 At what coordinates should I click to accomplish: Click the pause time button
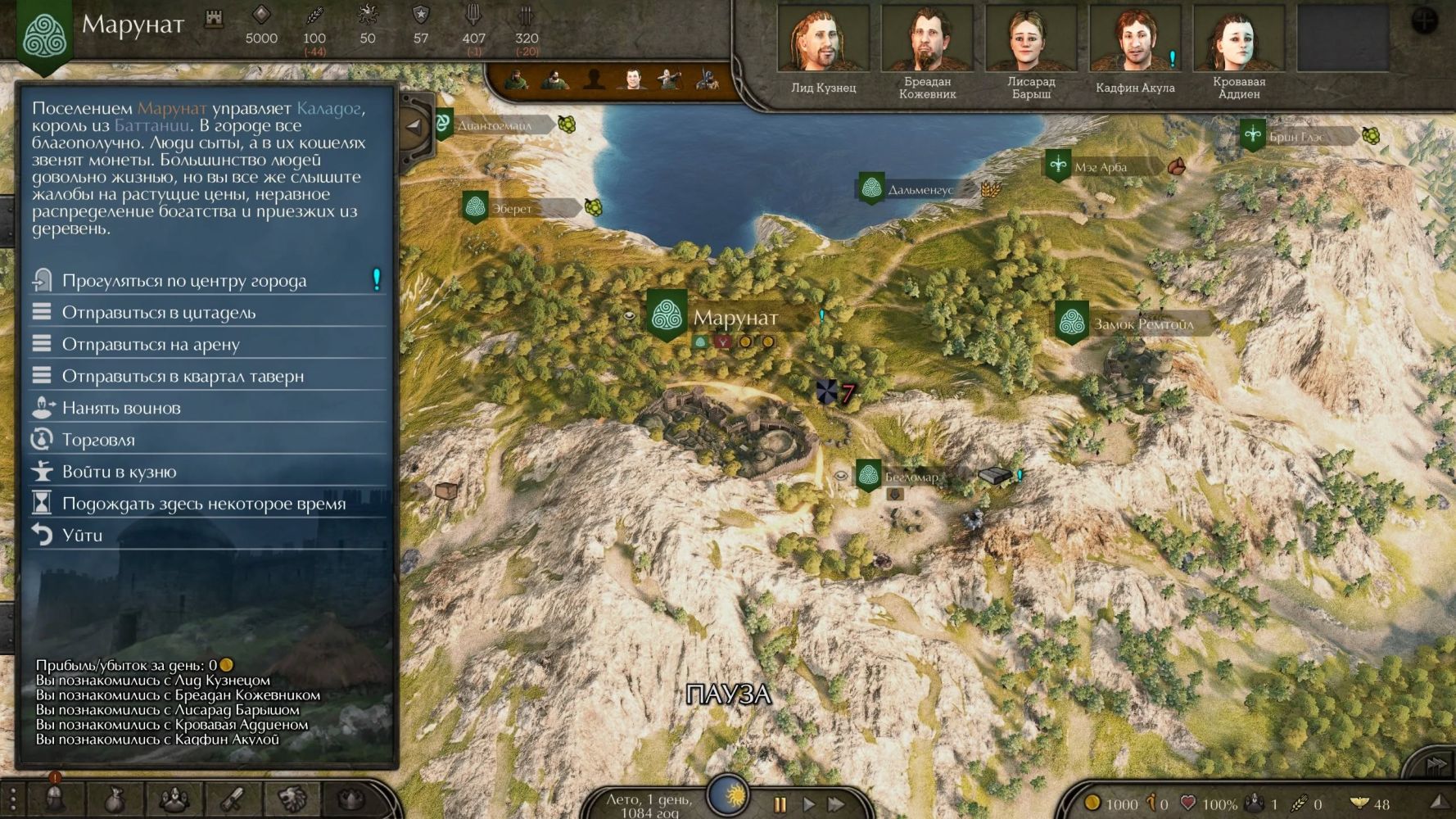[780, 804]
